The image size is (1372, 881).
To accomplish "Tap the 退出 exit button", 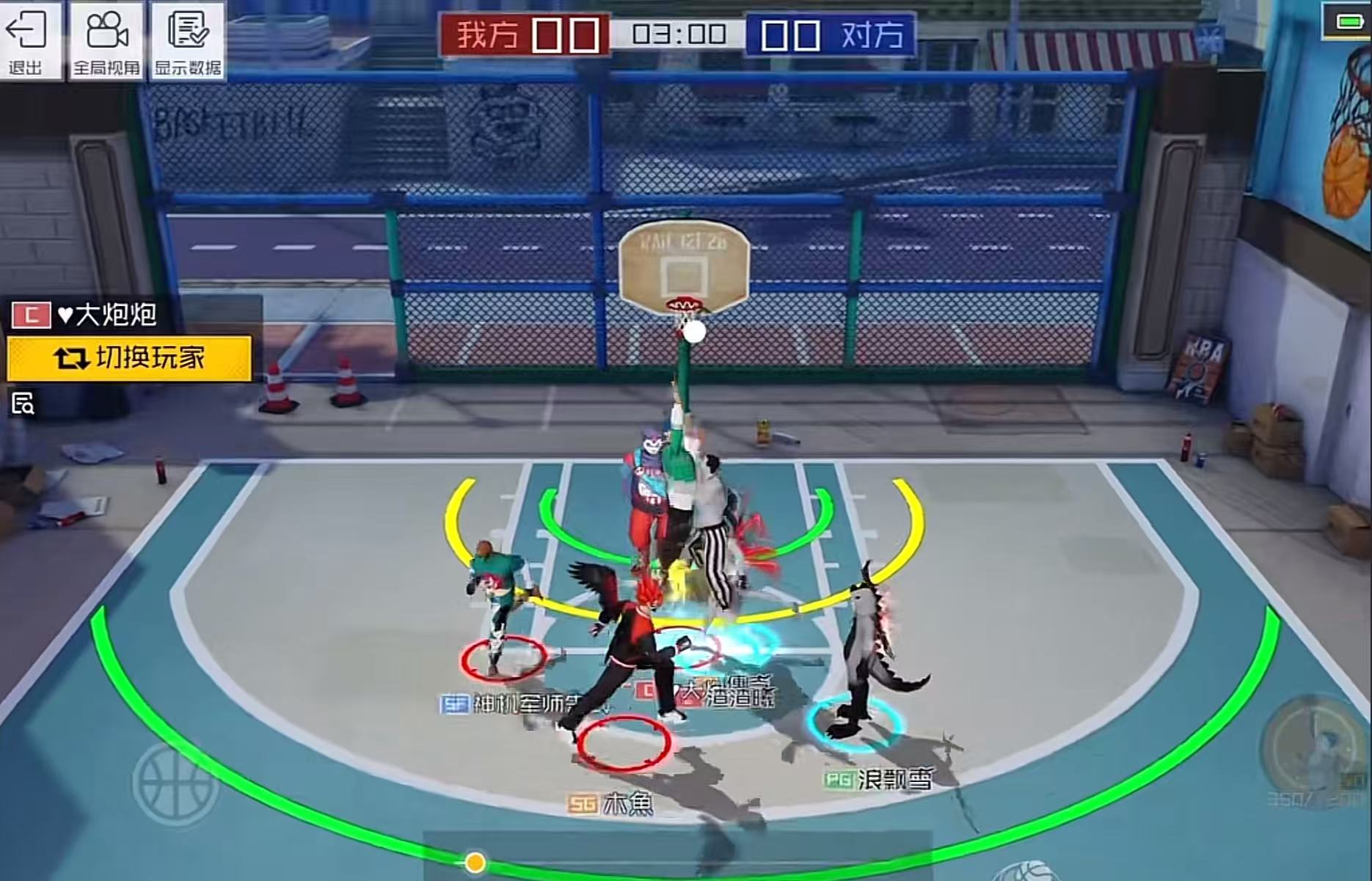I will [26, 40].
